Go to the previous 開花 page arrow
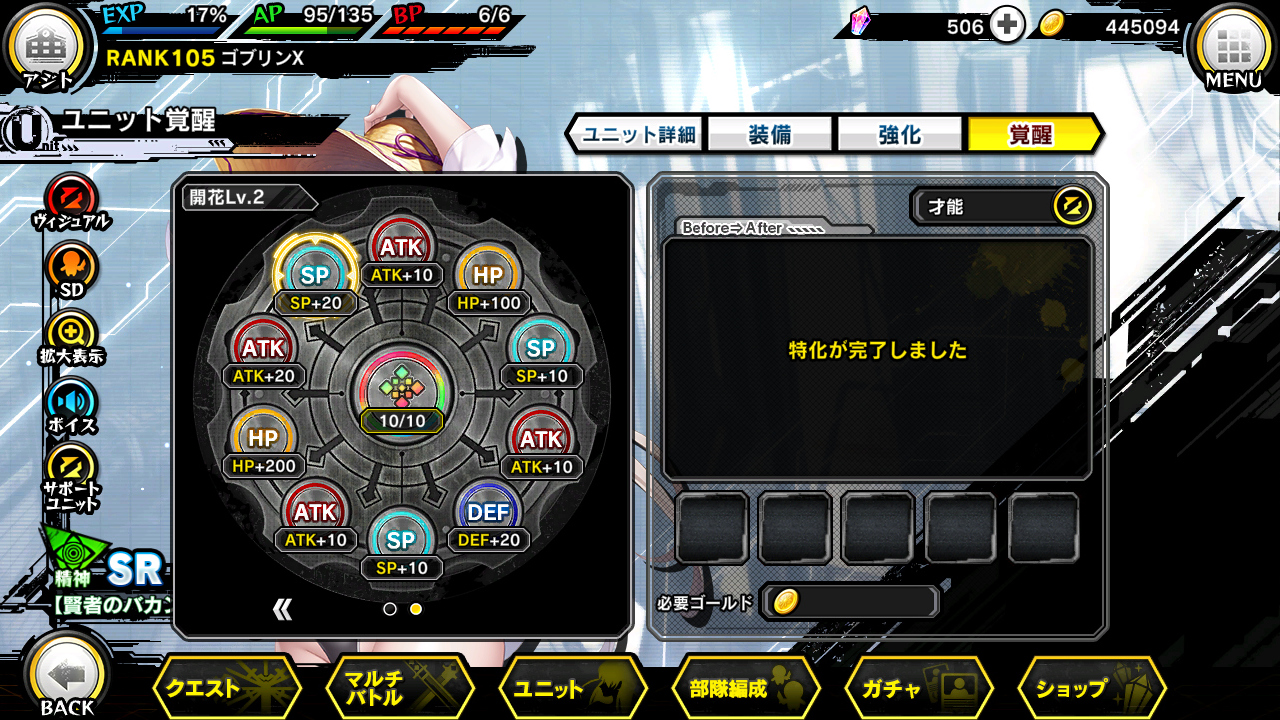 283,609
